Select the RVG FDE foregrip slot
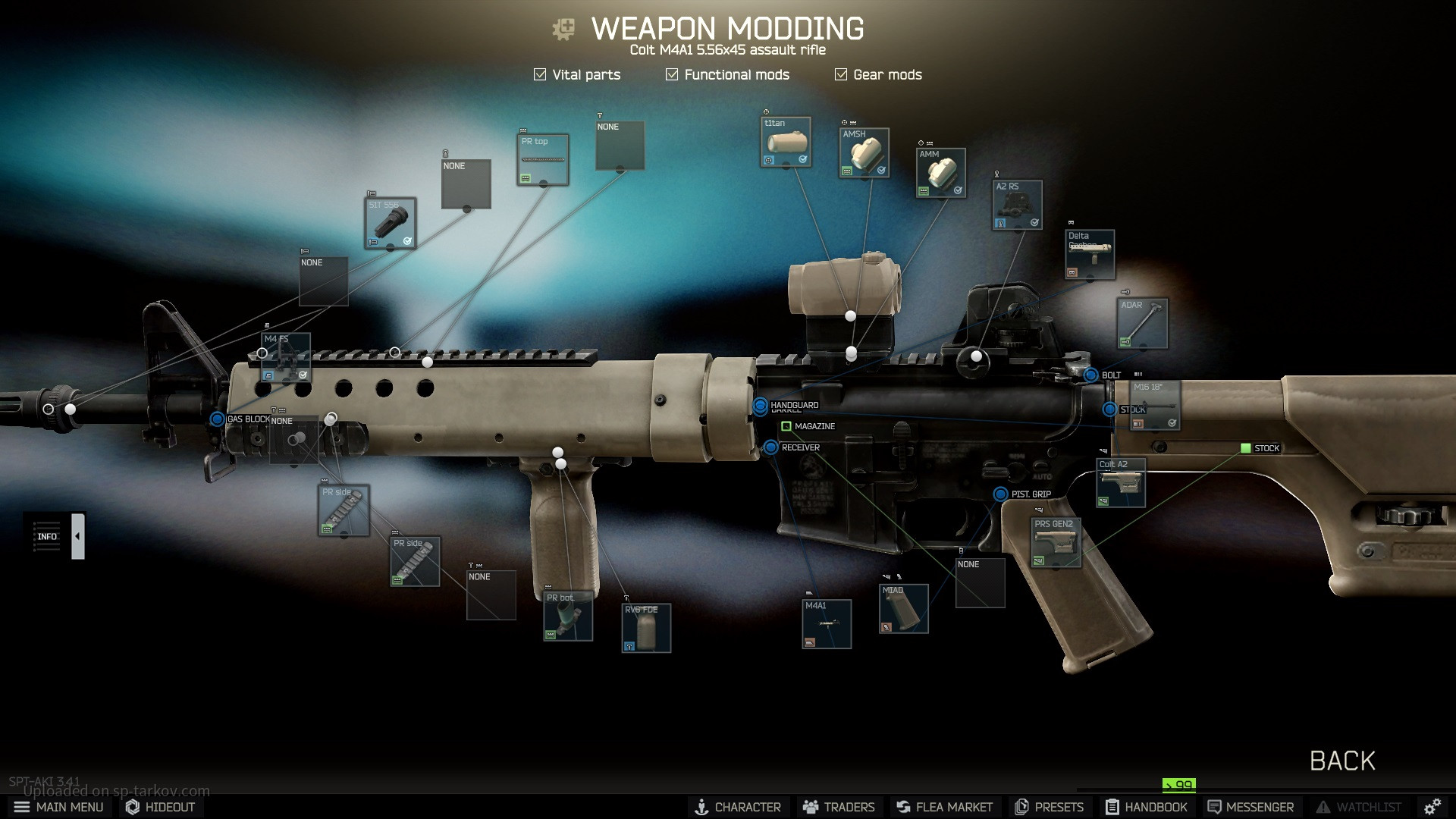Viewport: 1456px width, 819px height. [646, 628]
